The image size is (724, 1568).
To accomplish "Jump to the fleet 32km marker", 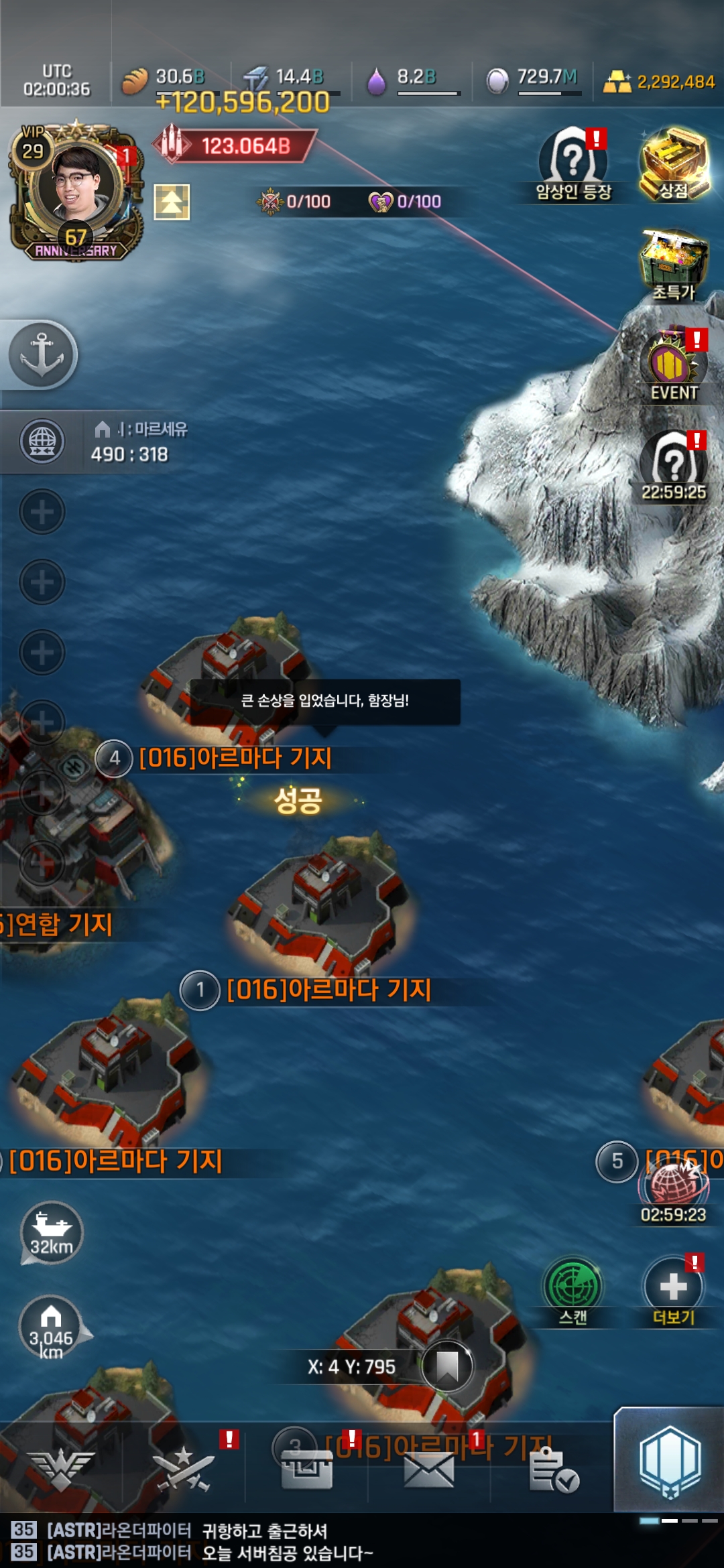I will click(x=52, y=1232).
